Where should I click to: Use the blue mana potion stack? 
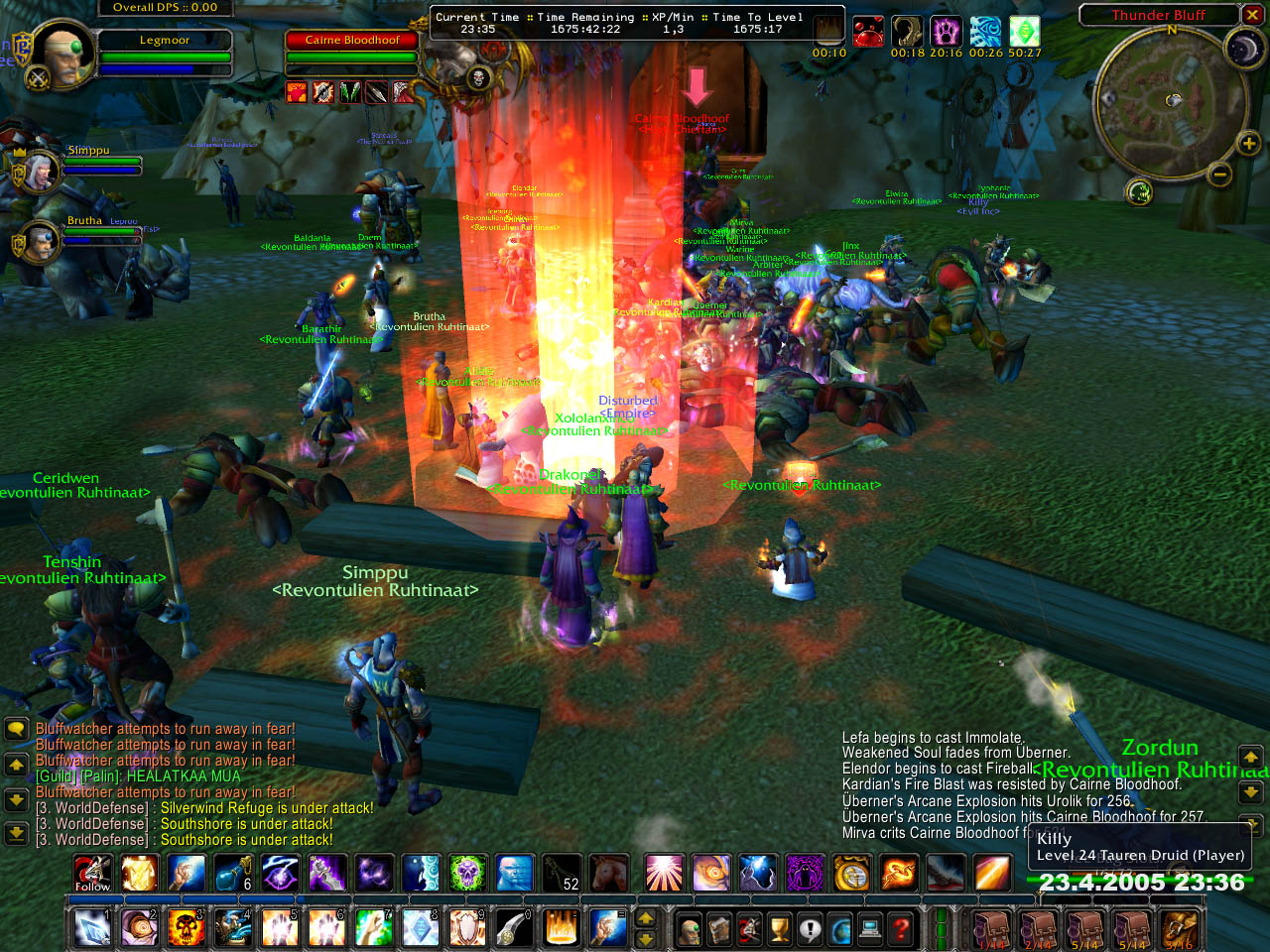point(233,873)
